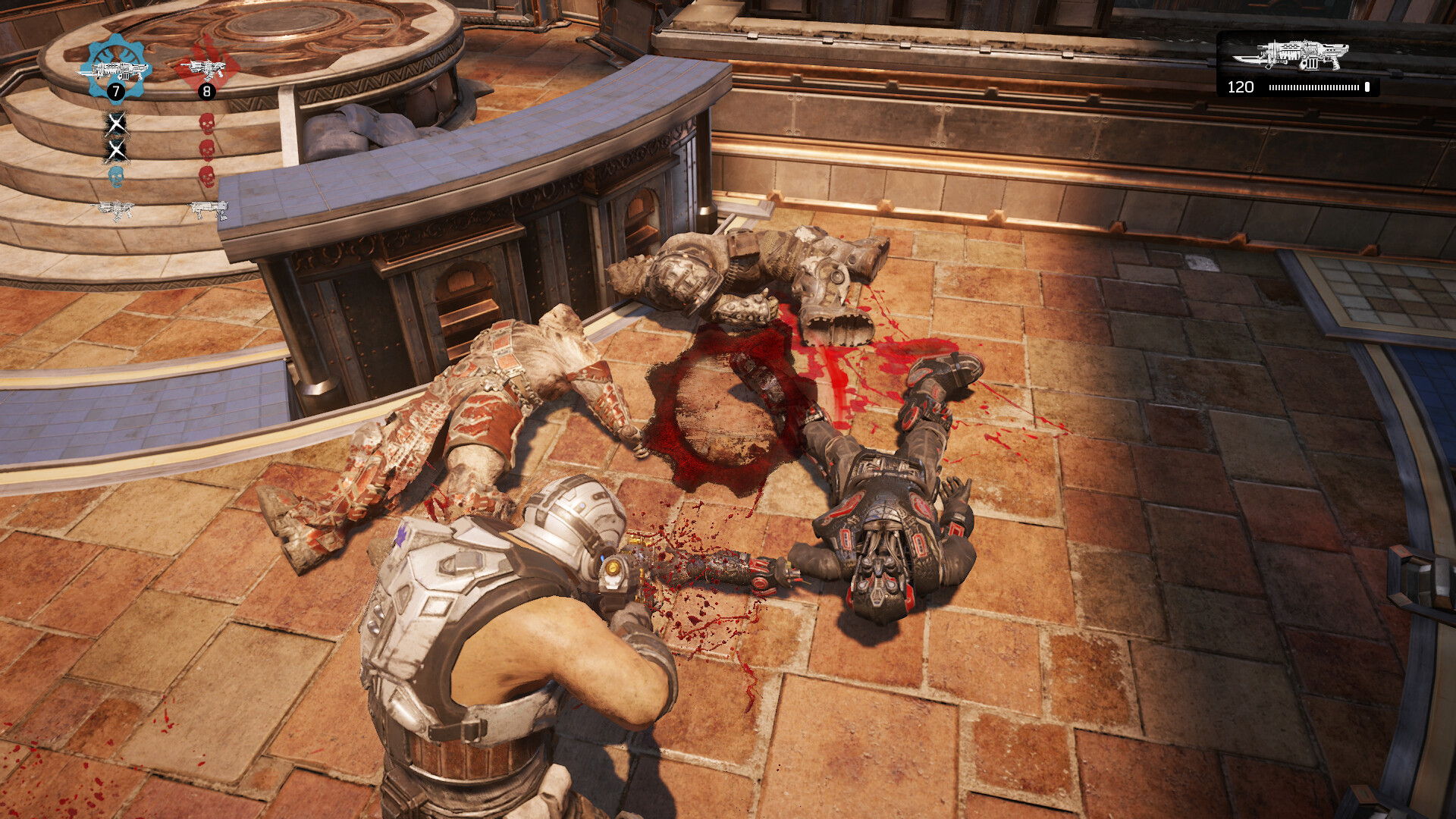Select the blue skull player status icon
This screenshot has height=819, width=1456.
[115, 177]
